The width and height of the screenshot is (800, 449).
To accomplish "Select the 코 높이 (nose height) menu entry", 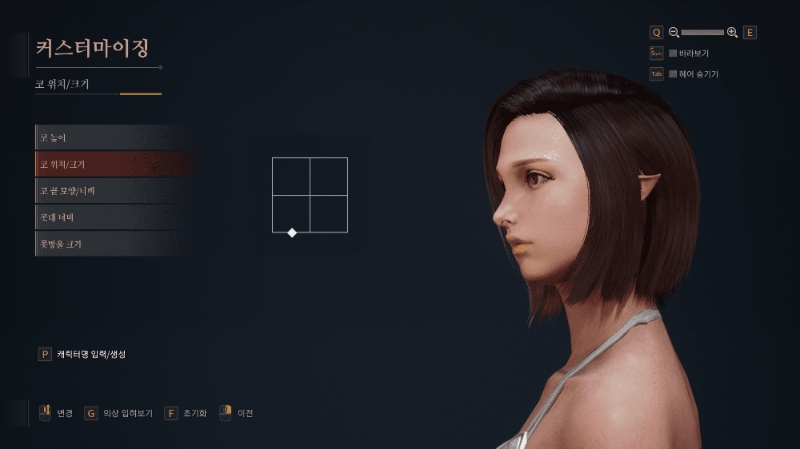I will click(100, 137).
